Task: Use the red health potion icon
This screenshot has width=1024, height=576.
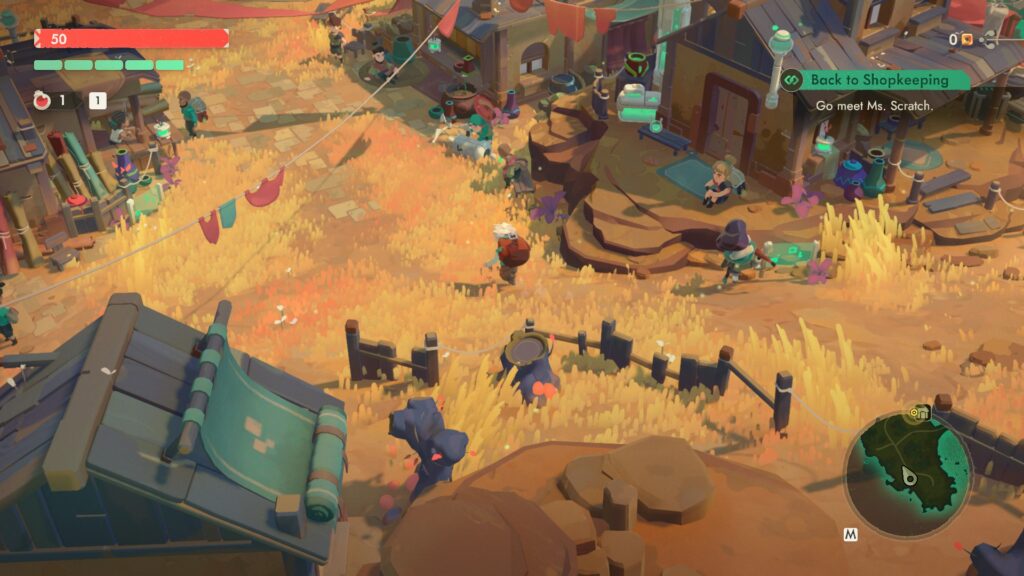Action: coord(42,100)
